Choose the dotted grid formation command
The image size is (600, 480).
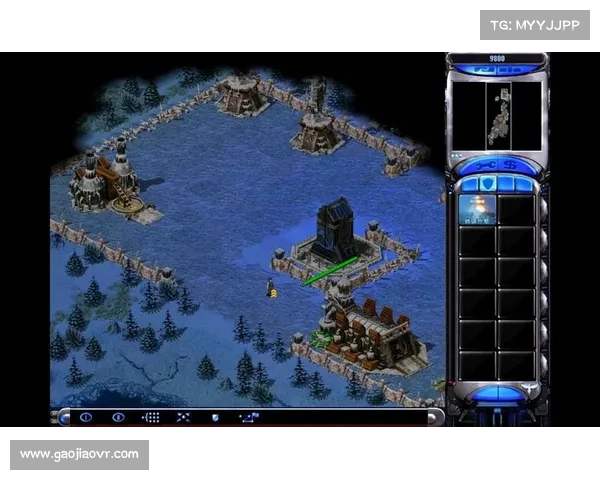[151, 417]
